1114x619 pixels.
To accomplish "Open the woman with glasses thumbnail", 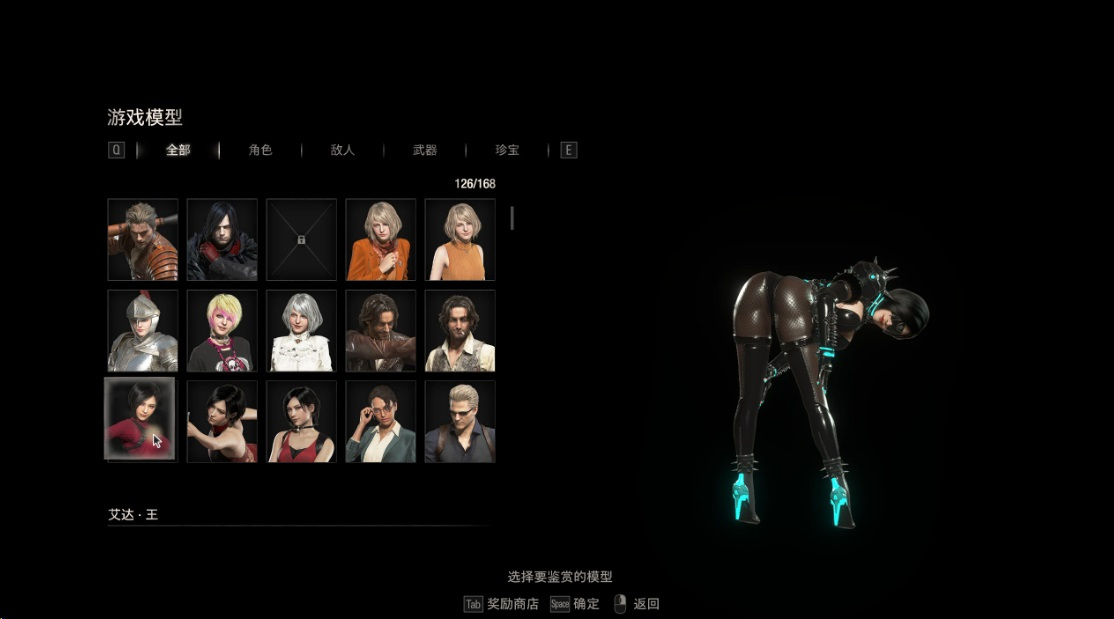I will coord(381,421).
